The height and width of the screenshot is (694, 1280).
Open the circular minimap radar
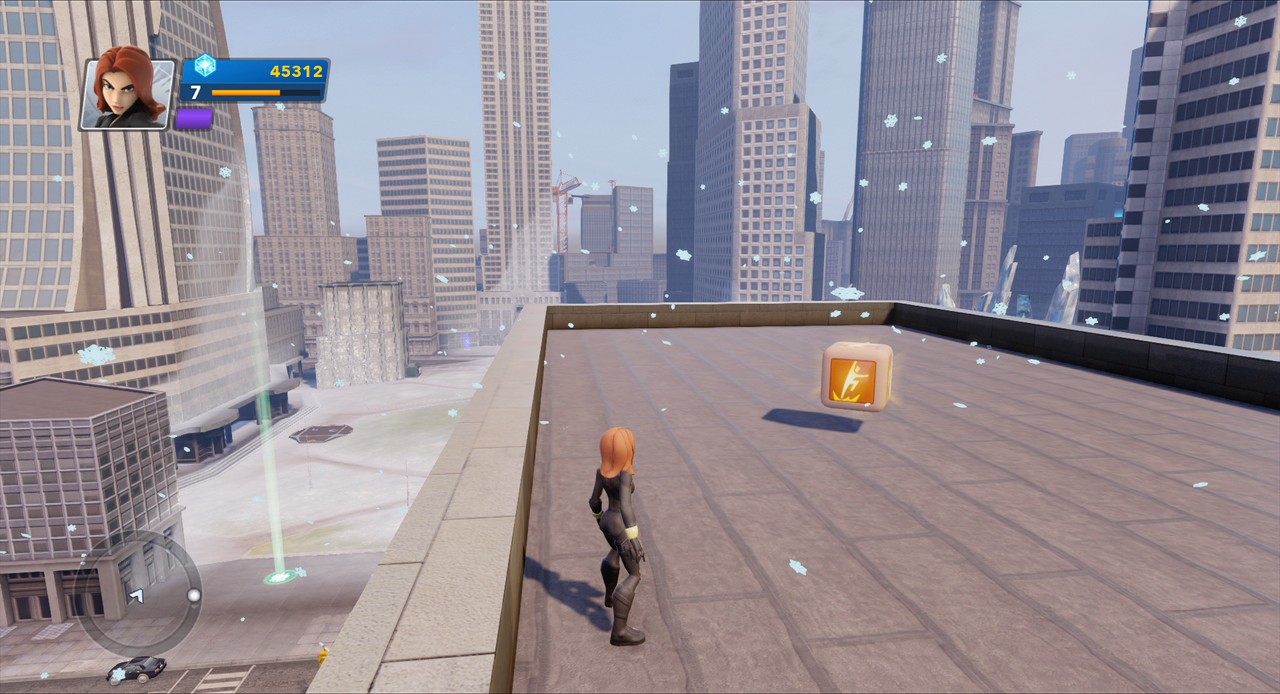141,593
